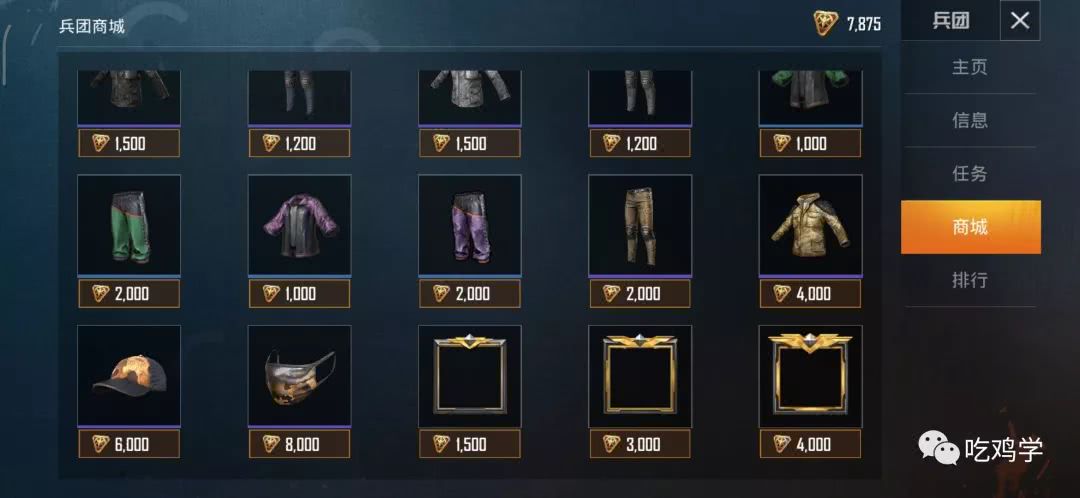Open the 信息 tab
The image size is (1080, 498).
pos(970,121)
